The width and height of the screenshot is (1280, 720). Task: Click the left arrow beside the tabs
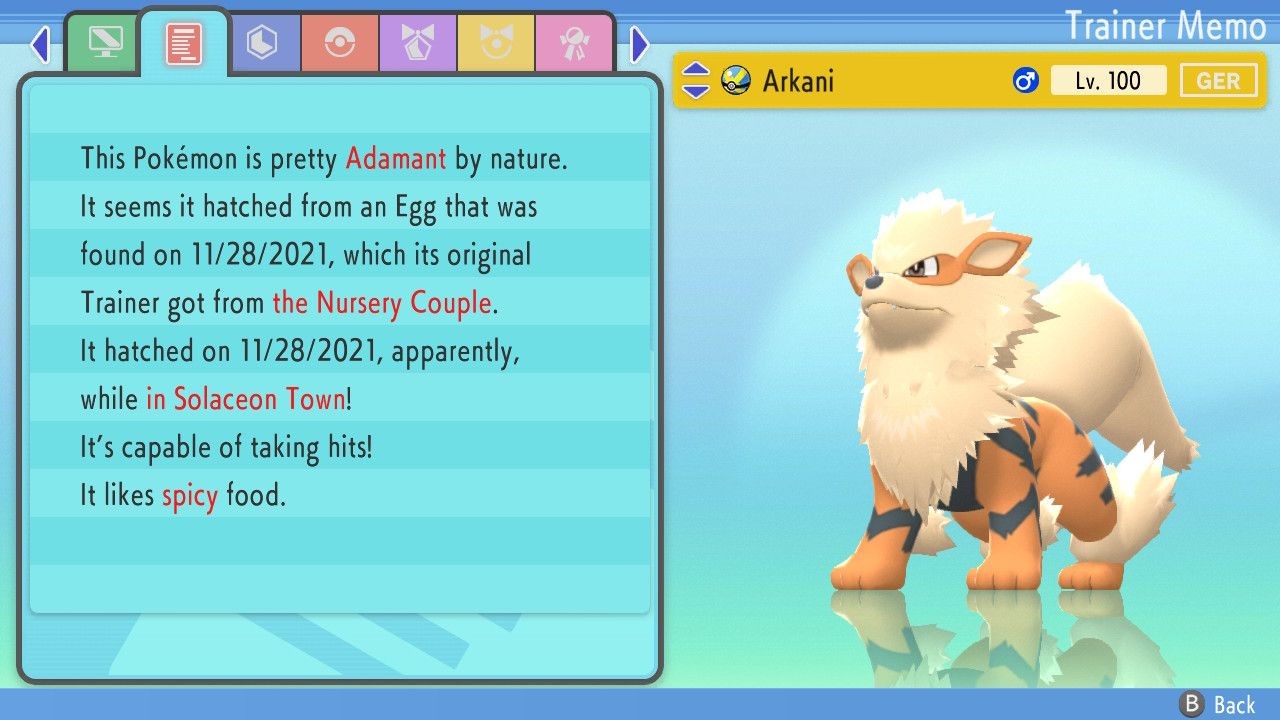pyautogui.click(x=40, y=44)
